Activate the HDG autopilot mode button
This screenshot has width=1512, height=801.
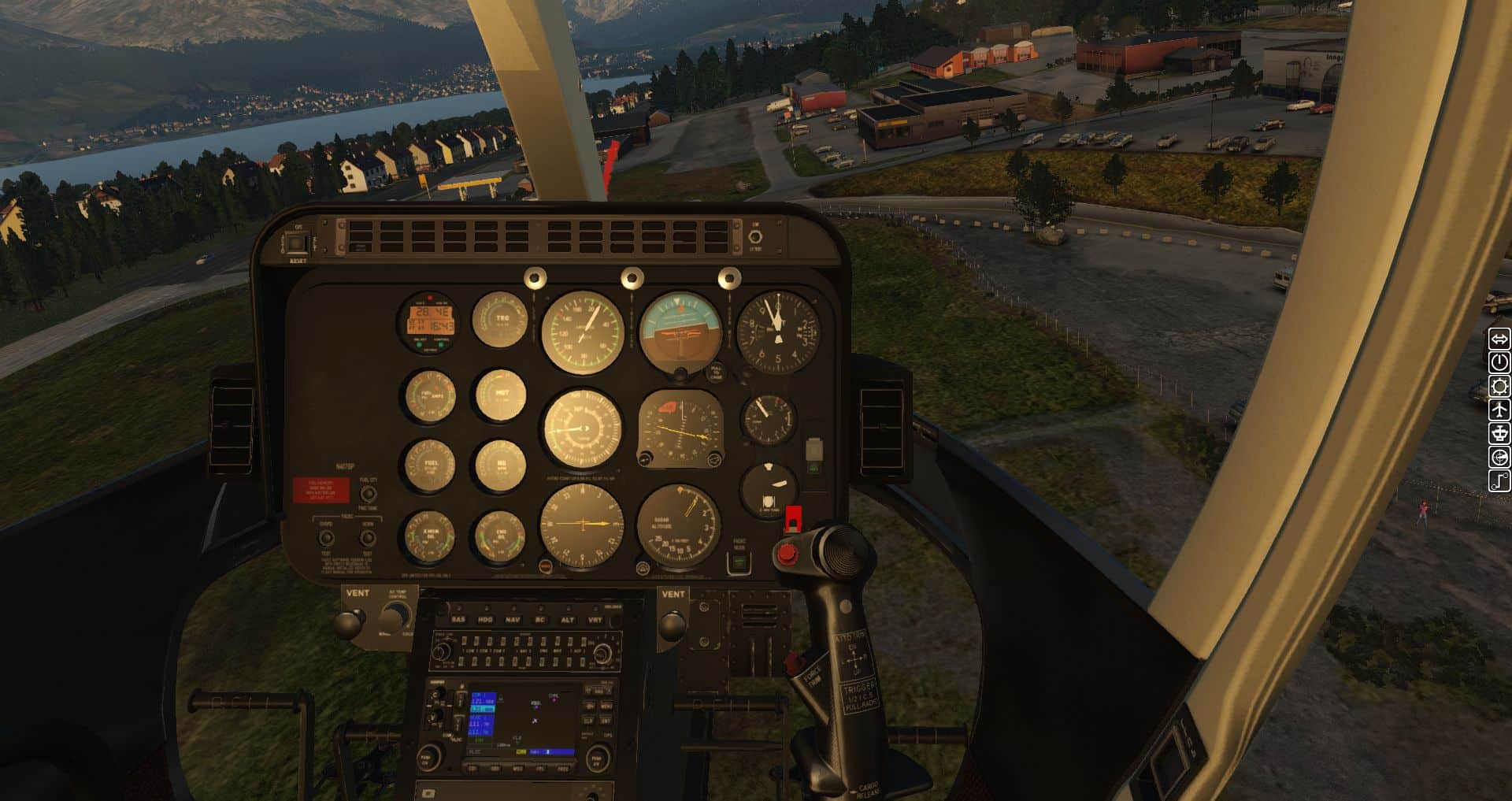tap(485, 620)
